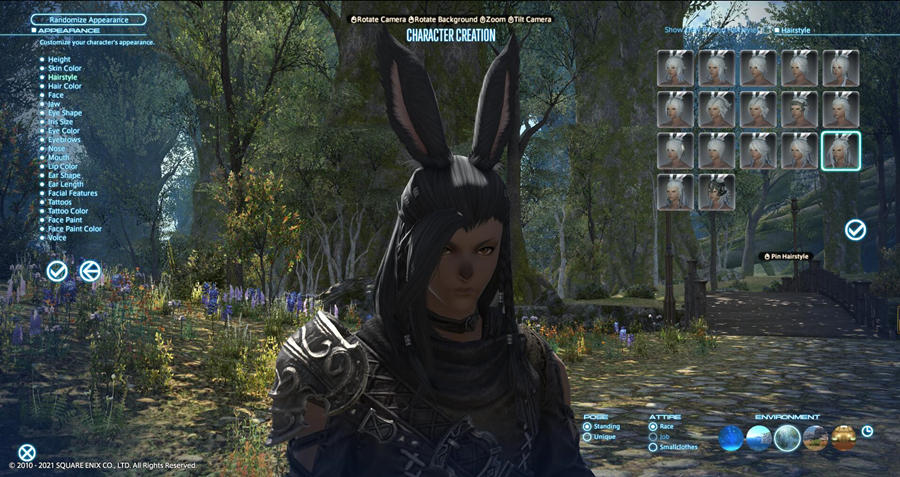Select the Eyebrows option
The width and height of the screenshot is (900, 477).
tap(63, 140)
